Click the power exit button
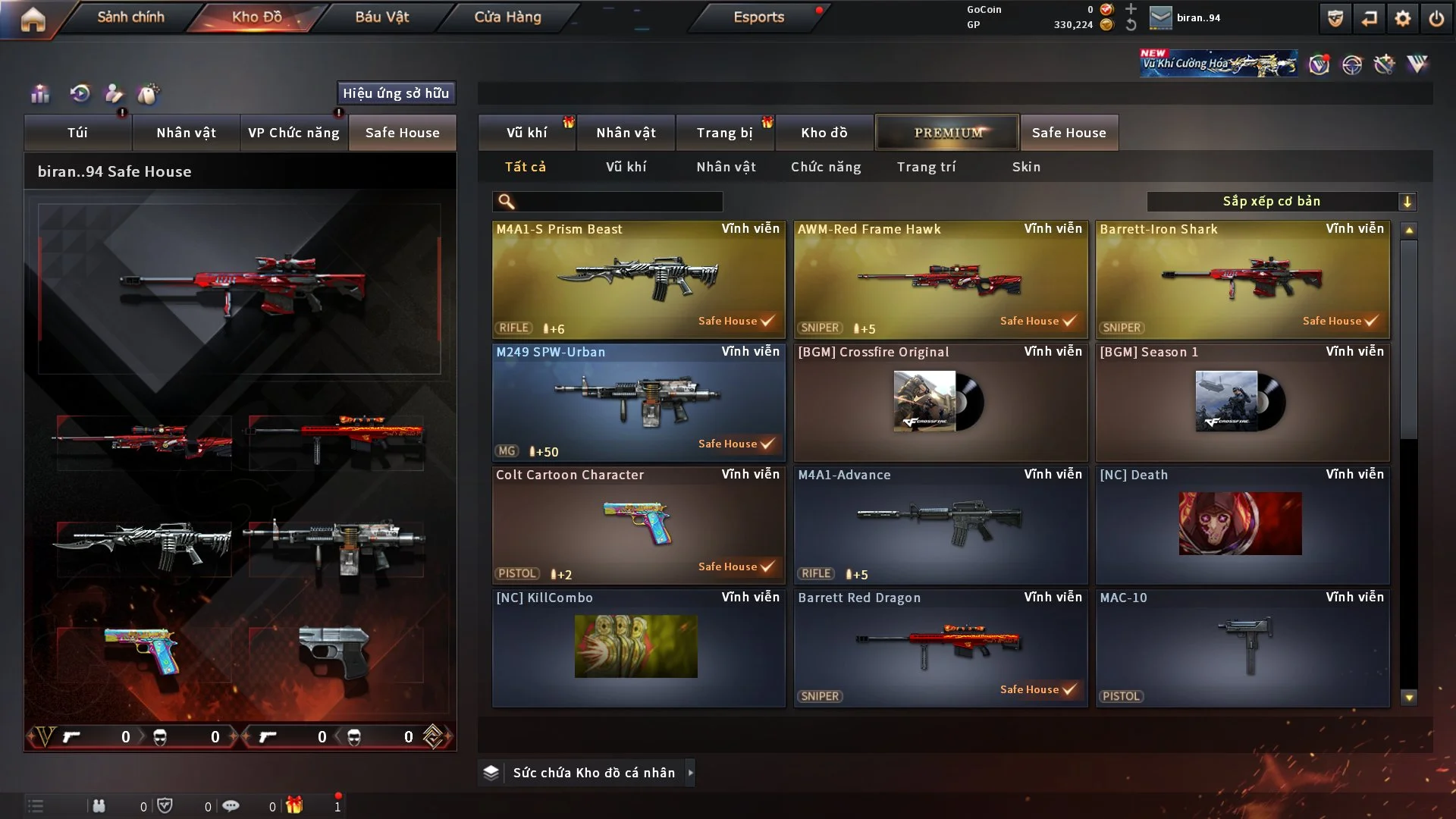Viewport: 1456px width, 819px height. pyautogui.click(x=1436, y=18)
